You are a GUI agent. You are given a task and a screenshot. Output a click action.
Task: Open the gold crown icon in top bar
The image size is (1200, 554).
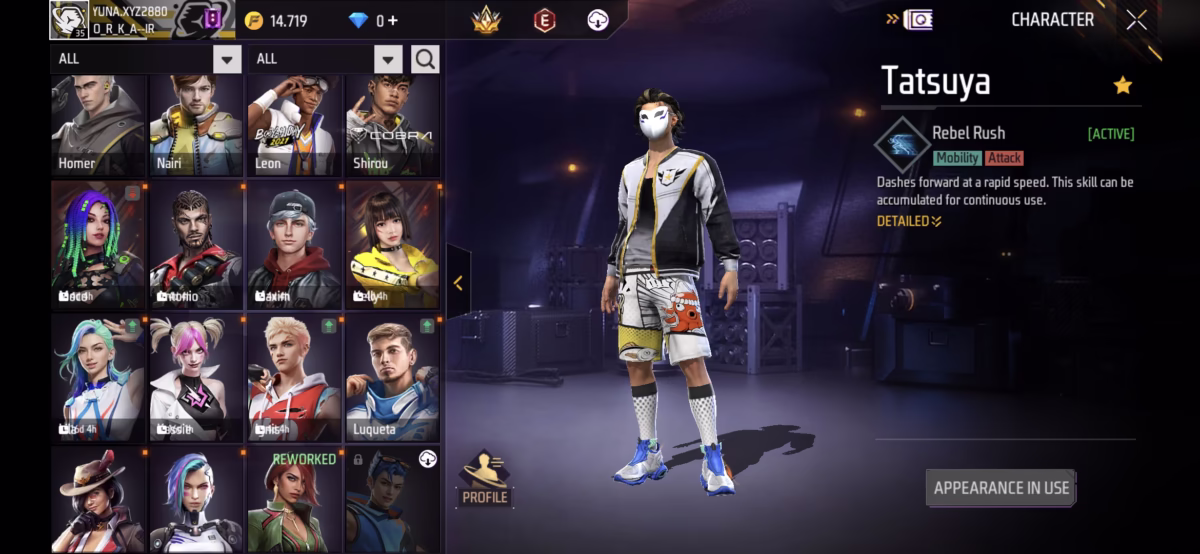click(486, 20)
